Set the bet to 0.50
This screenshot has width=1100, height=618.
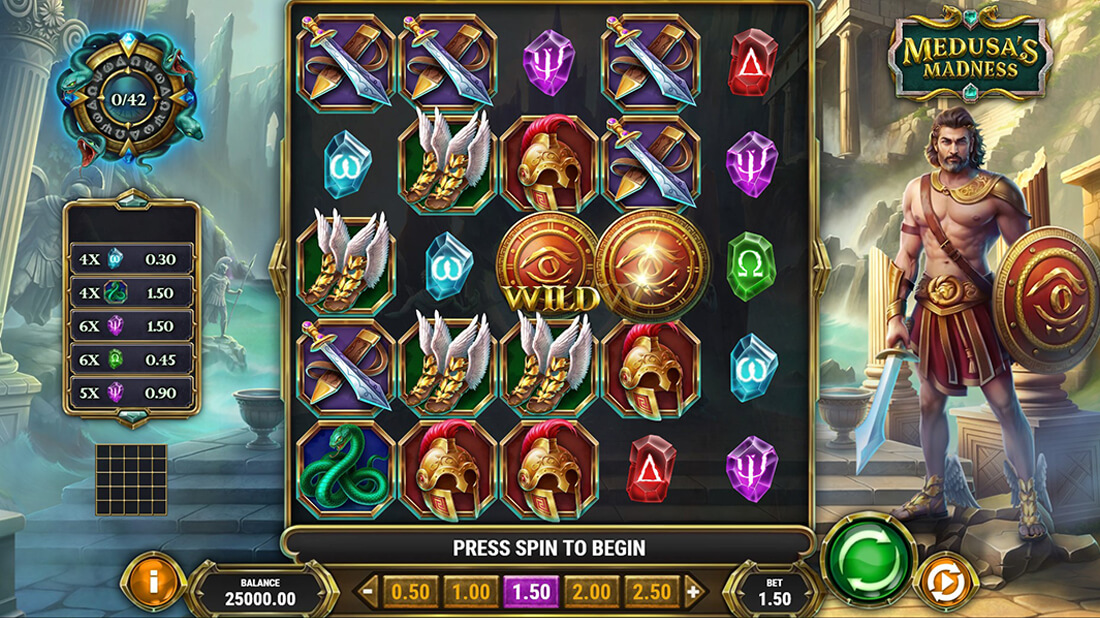point(410,592)
